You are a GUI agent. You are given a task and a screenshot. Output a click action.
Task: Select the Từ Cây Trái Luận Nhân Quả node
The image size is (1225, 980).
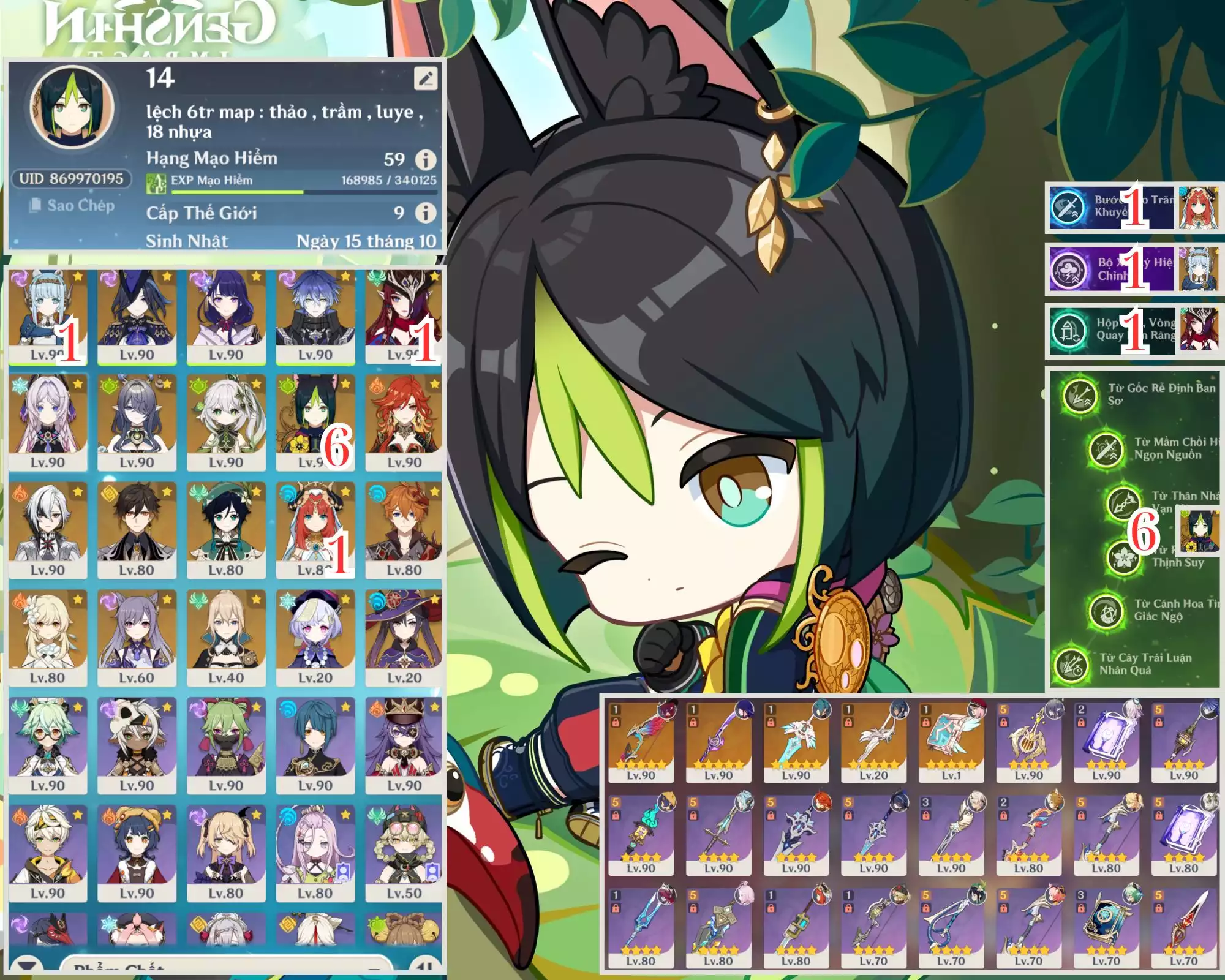[1071, 665]
